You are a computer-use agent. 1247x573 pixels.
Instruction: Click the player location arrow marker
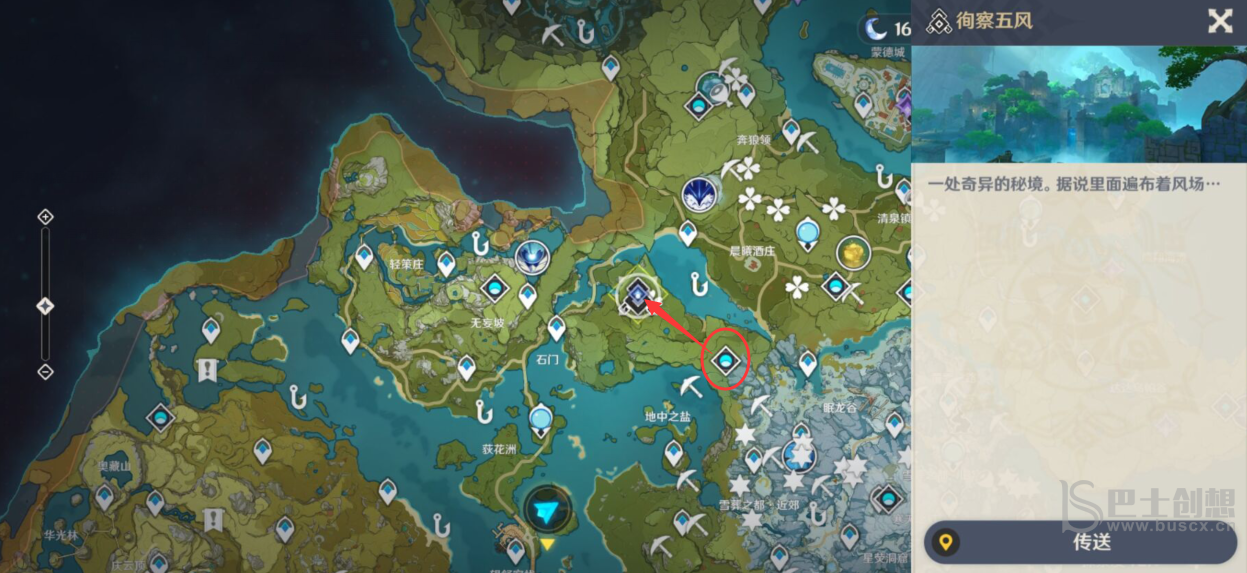tap(546, 511)
